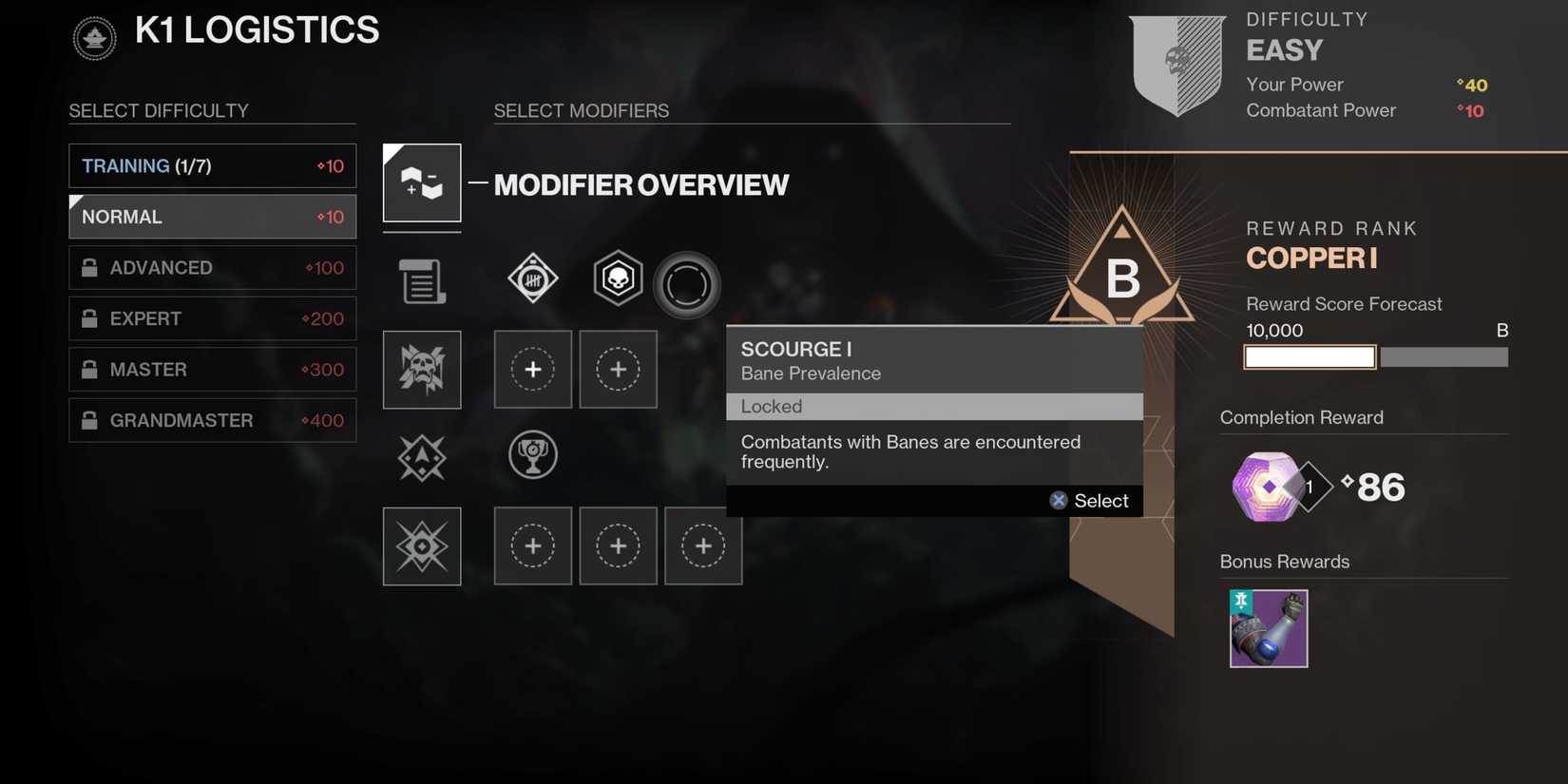Image resolution: width=1568 pixels, height=784 pixels.
Task: Click the empty circular modifier slot icon
Action: (x=686, y=284)
